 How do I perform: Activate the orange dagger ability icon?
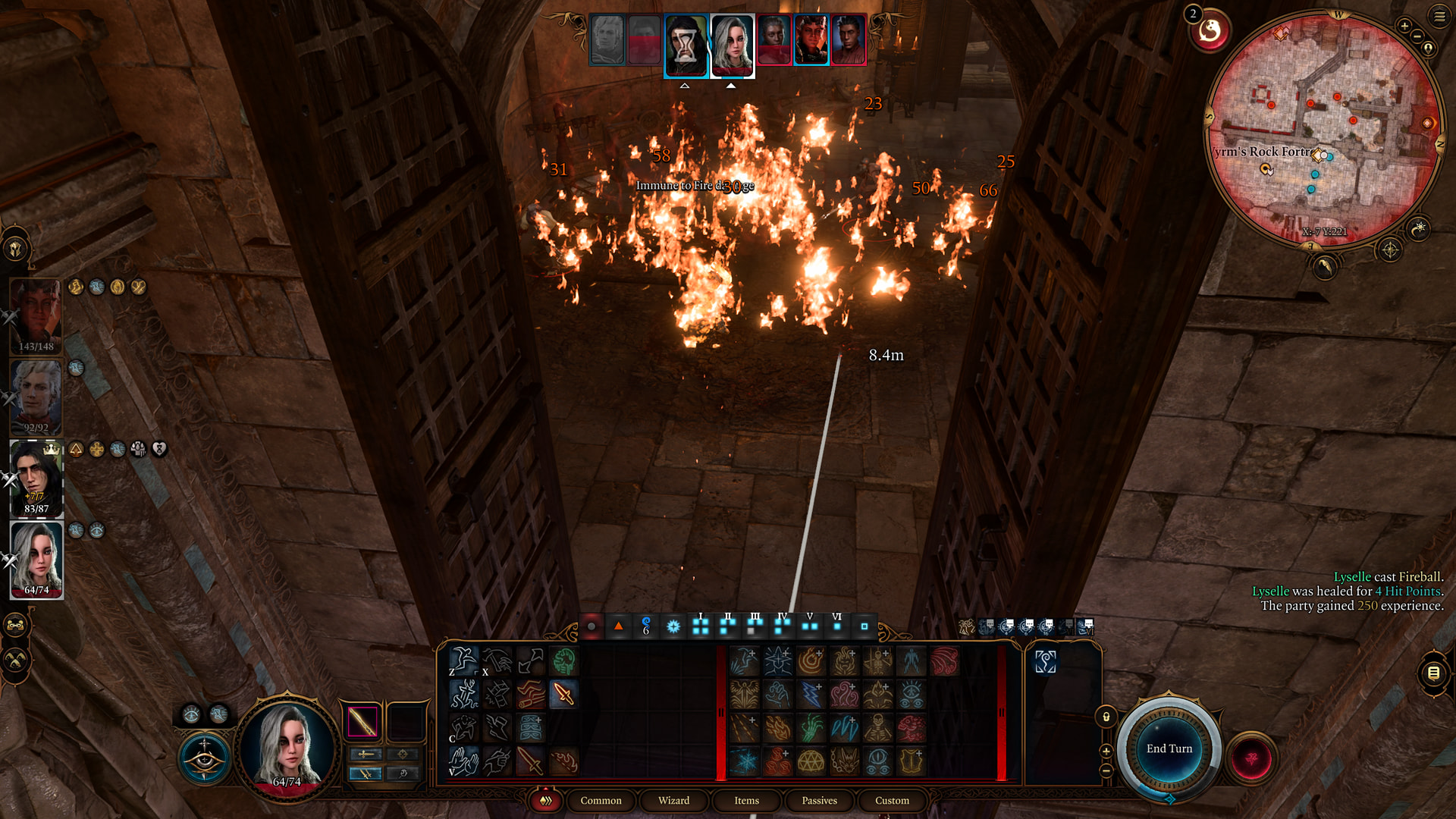563,694
